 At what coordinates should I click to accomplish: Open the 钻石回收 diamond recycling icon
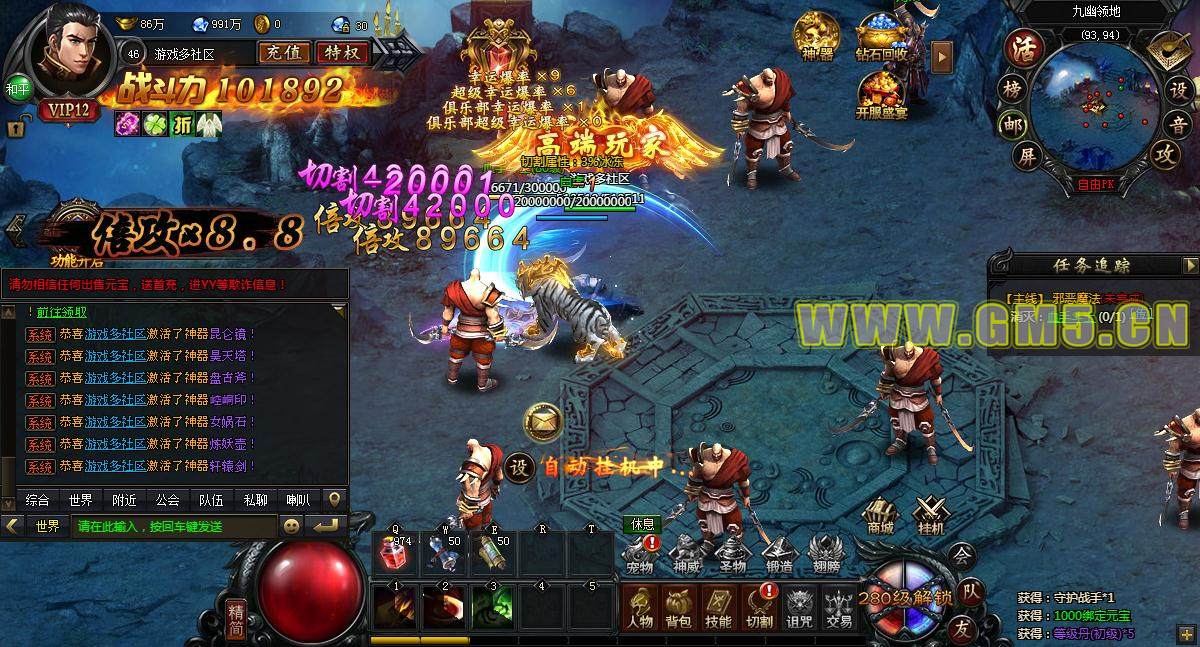[881, 38]
